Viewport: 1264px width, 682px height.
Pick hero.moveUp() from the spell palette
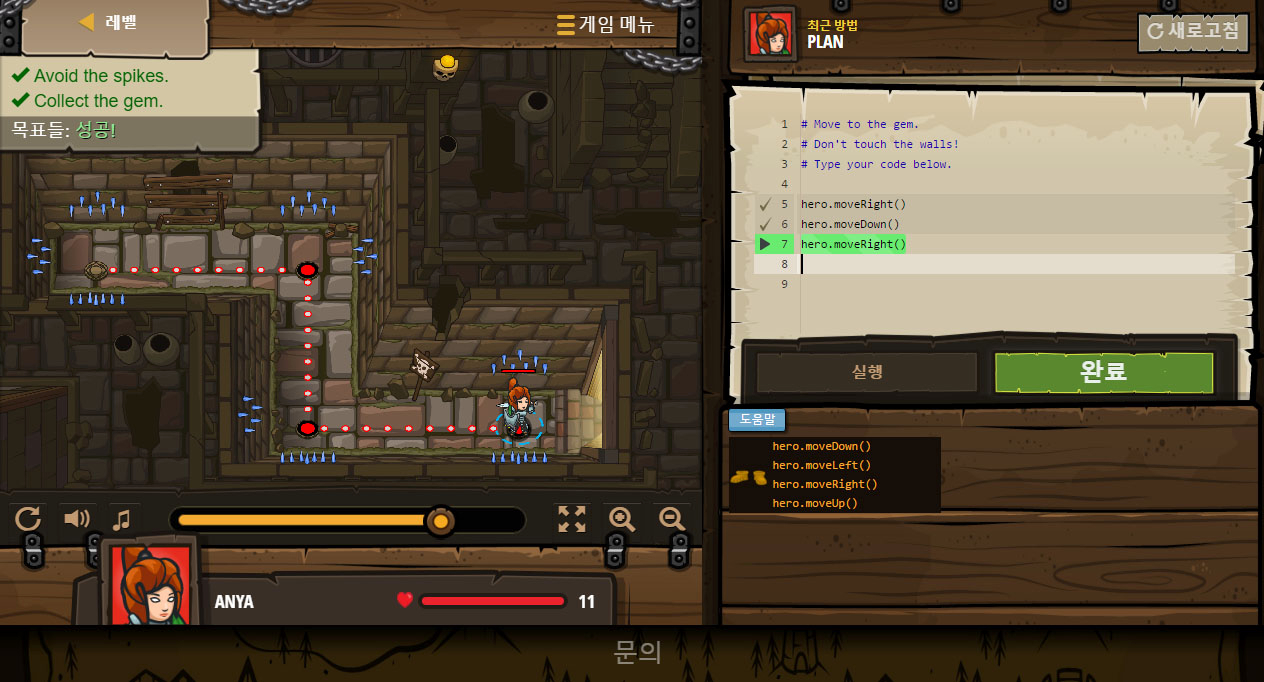tap(815, 503)
